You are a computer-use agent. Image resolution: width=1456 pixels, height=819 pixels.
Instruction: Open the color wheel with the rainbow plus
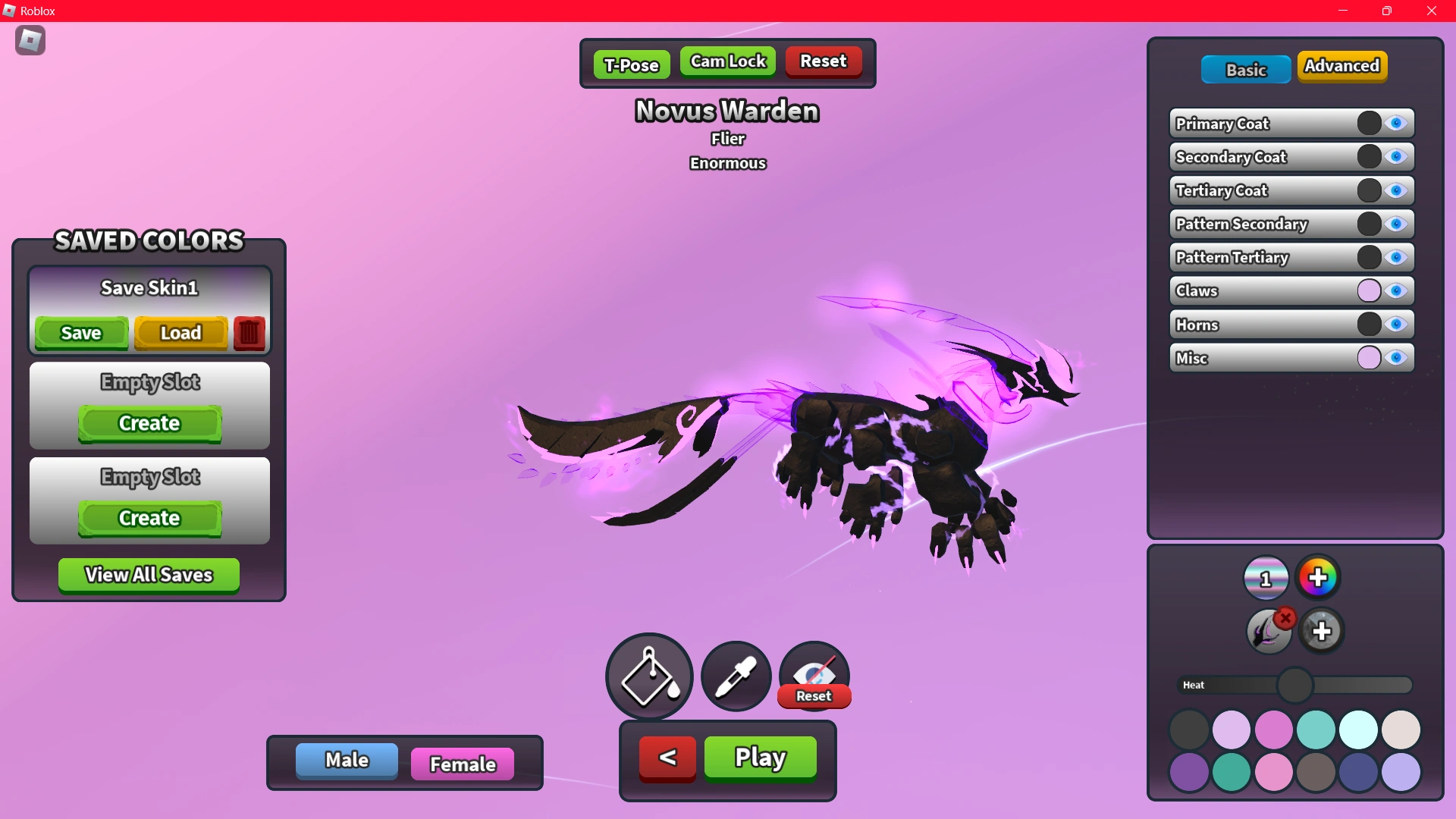(x=1318, y=577)
